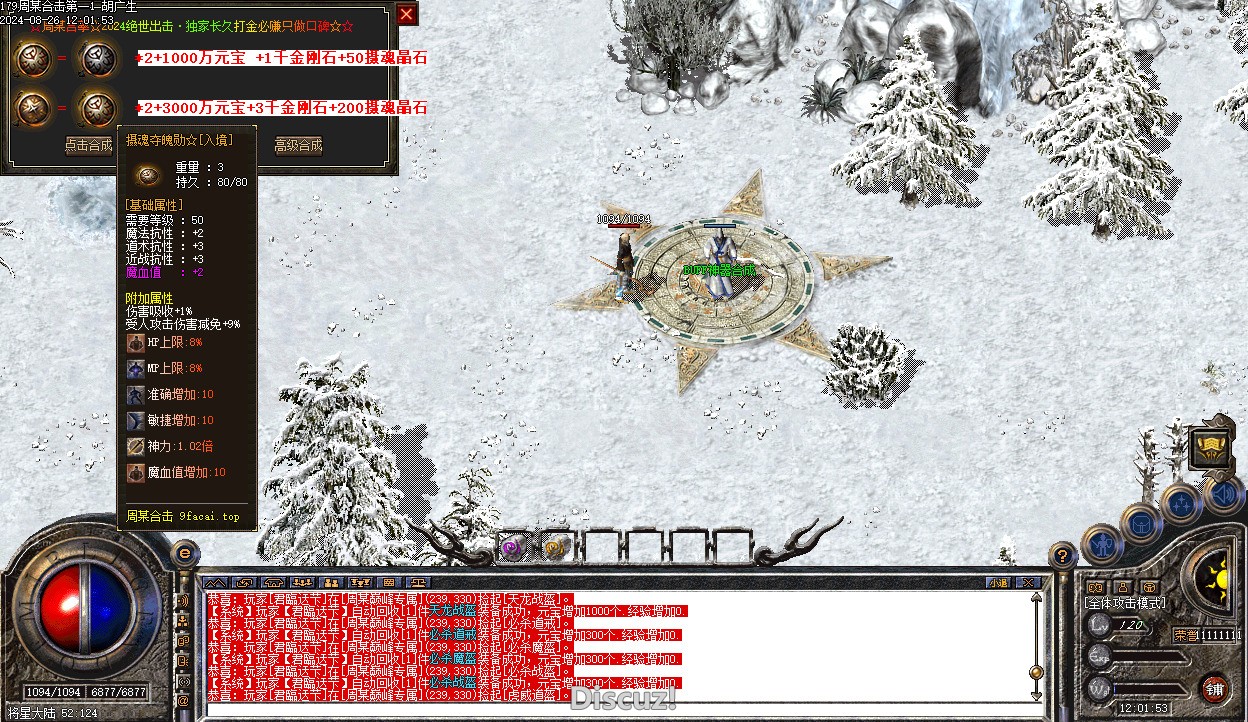
Task: Click the orange question mark help button
Action: (1063, 554)
